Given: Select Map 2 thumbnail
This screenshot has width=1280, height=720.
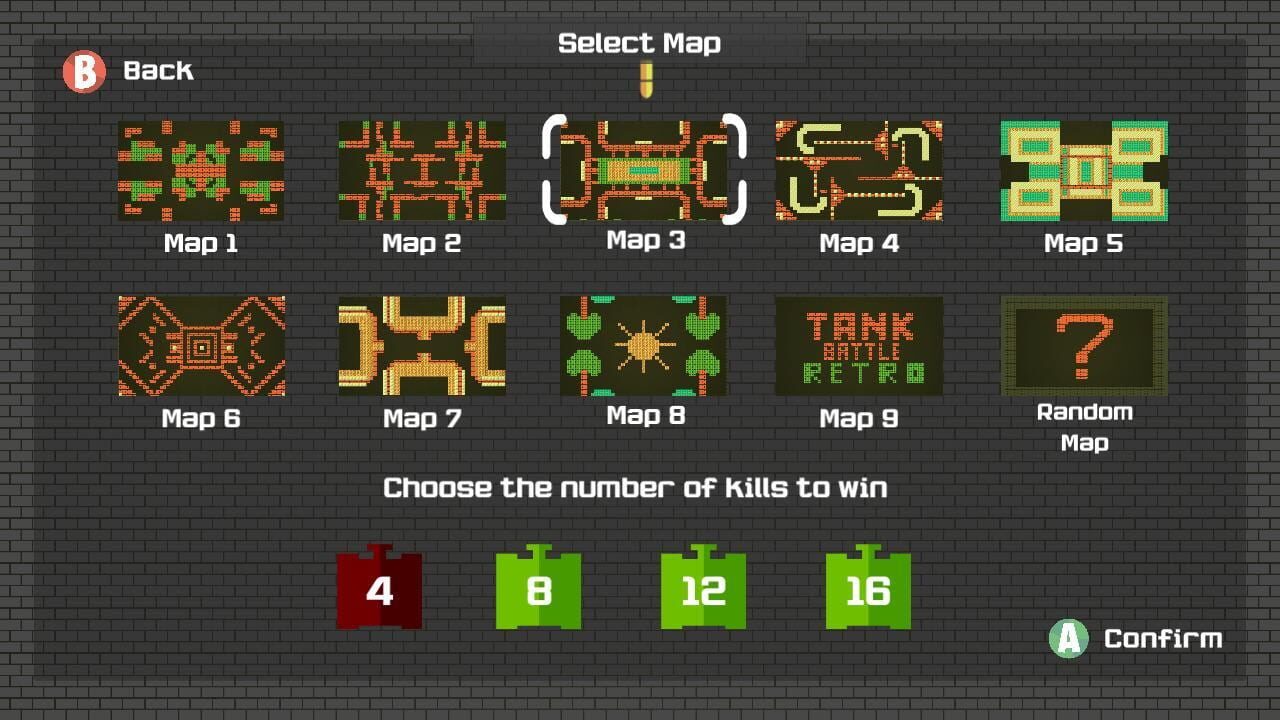Looking at the screenshot, I should click(x=420, y=170).
